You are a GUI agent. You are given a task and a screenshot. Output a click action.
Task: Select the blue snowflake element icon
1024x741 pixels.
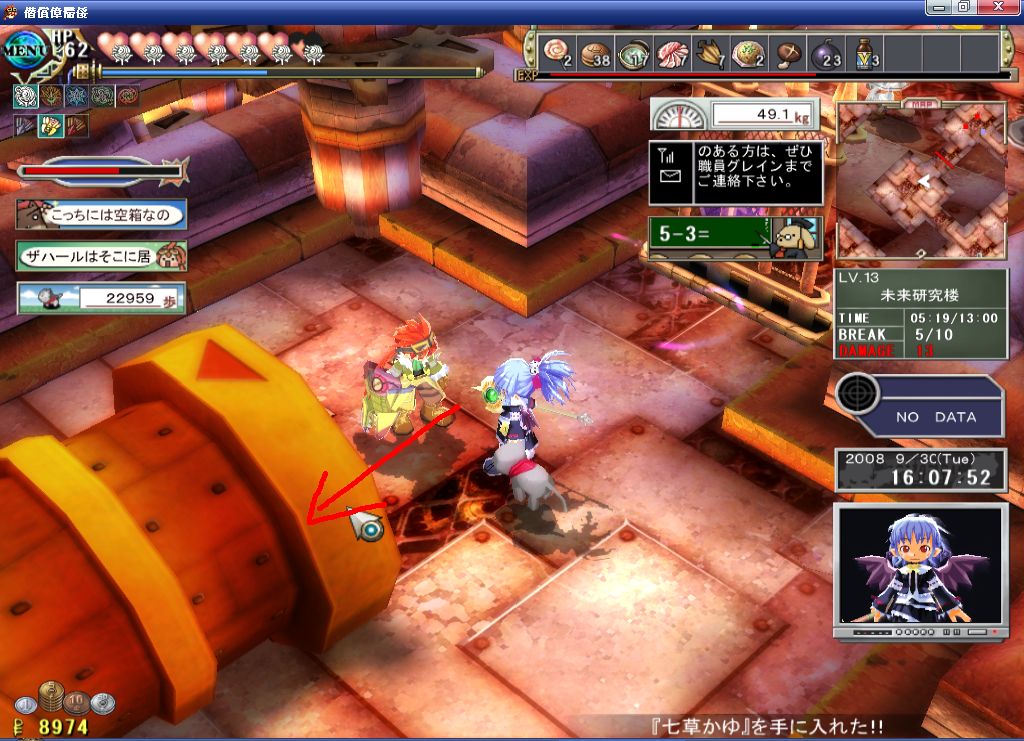(x=76, y=96)
